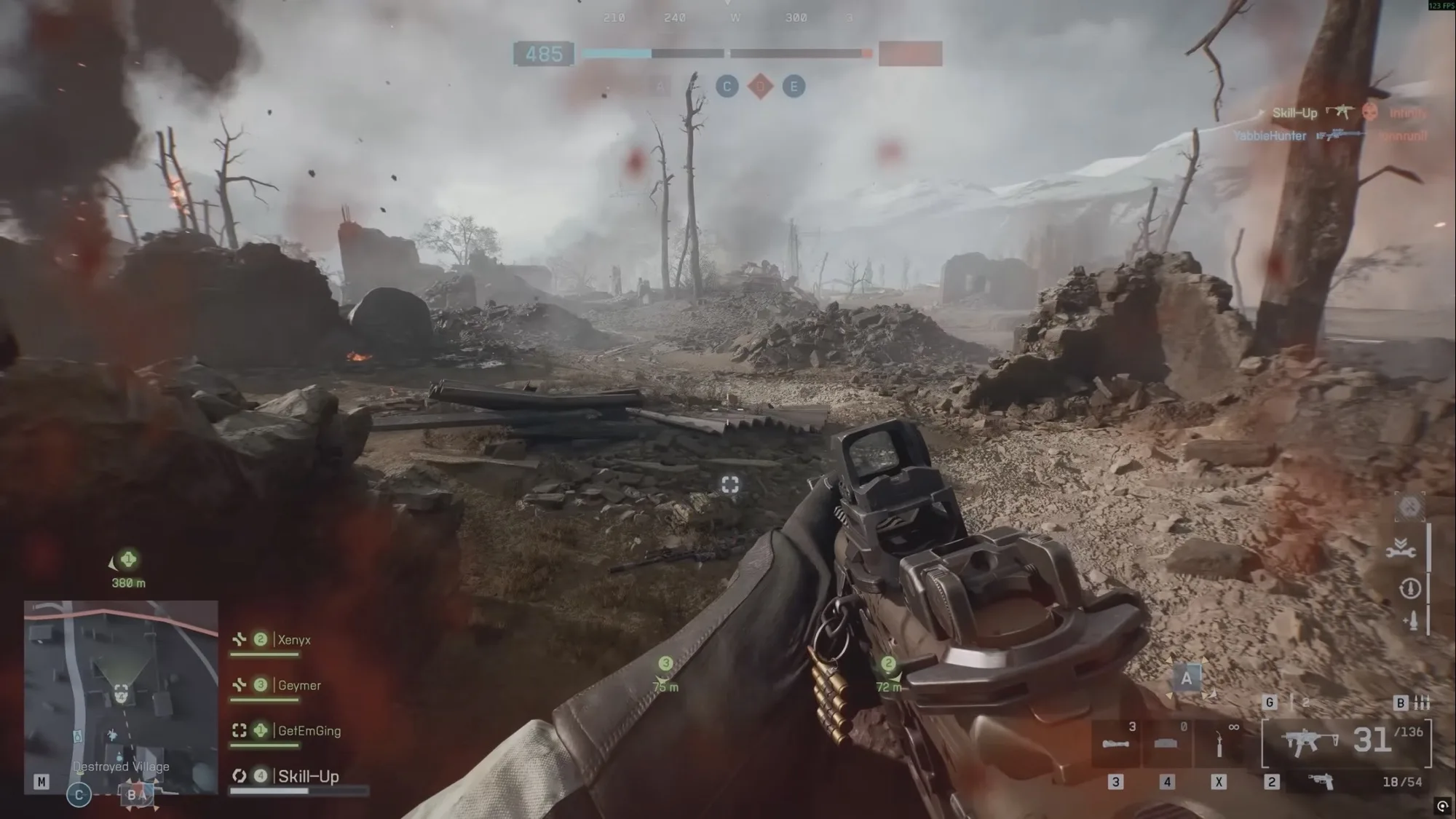This screenshot has height=819, width=1456.
Task: Select the red diamond objective D marker
Action: [x=761, y=87]
